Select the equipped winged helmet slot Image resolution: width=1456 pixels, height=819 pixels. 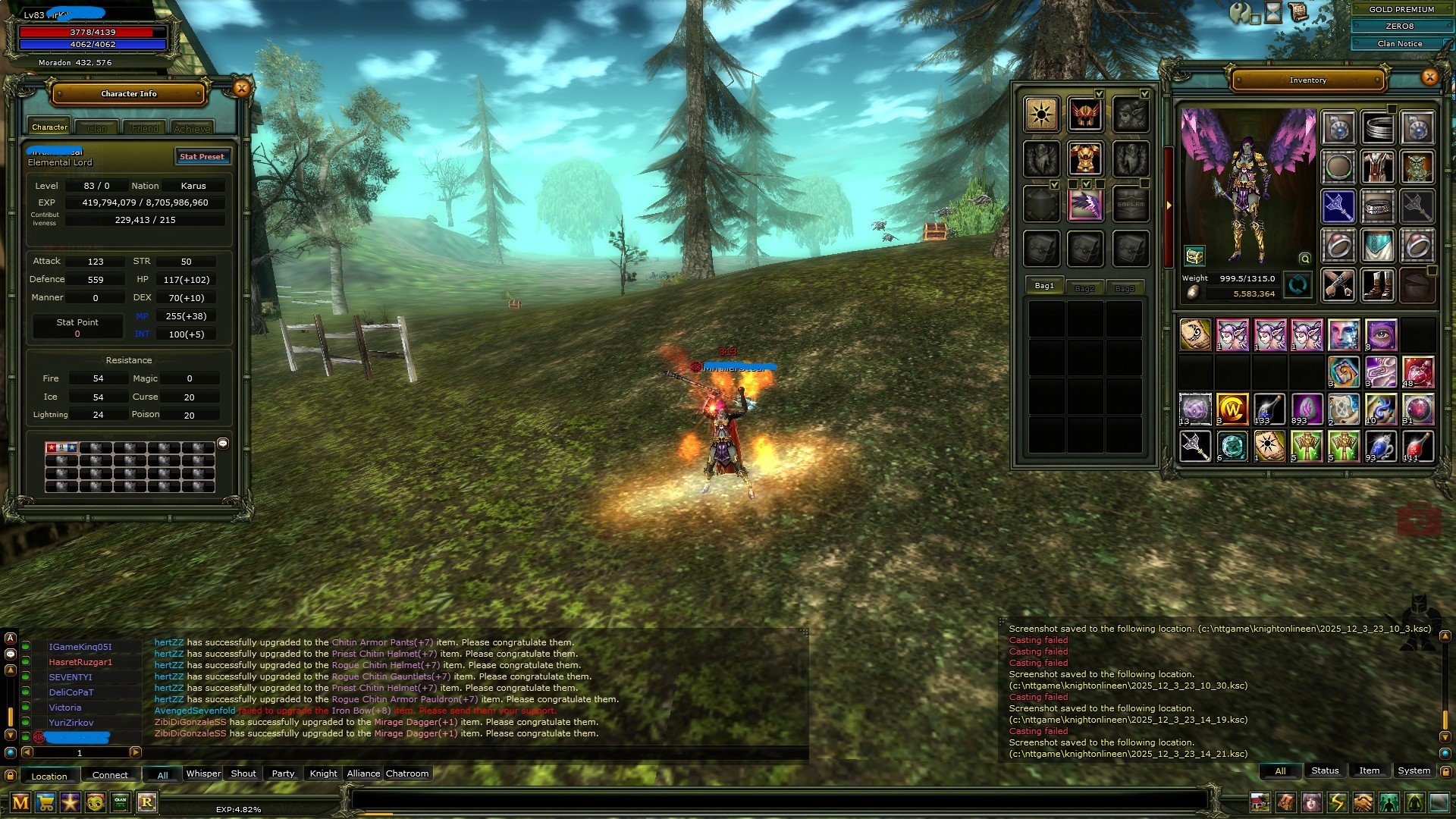click(1085, 115)
